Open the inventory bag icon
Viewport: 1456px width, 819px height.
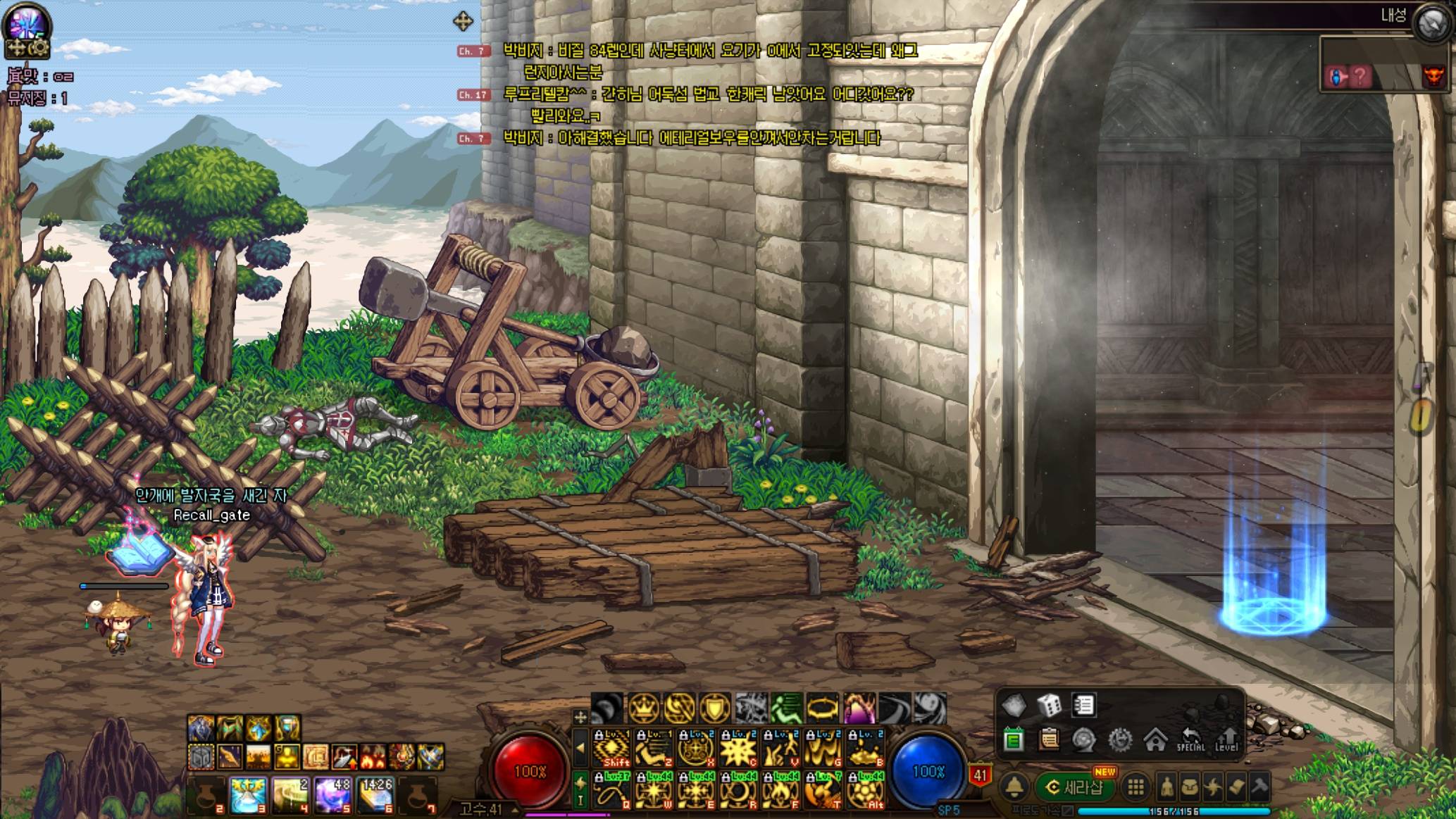point(1190,787)
